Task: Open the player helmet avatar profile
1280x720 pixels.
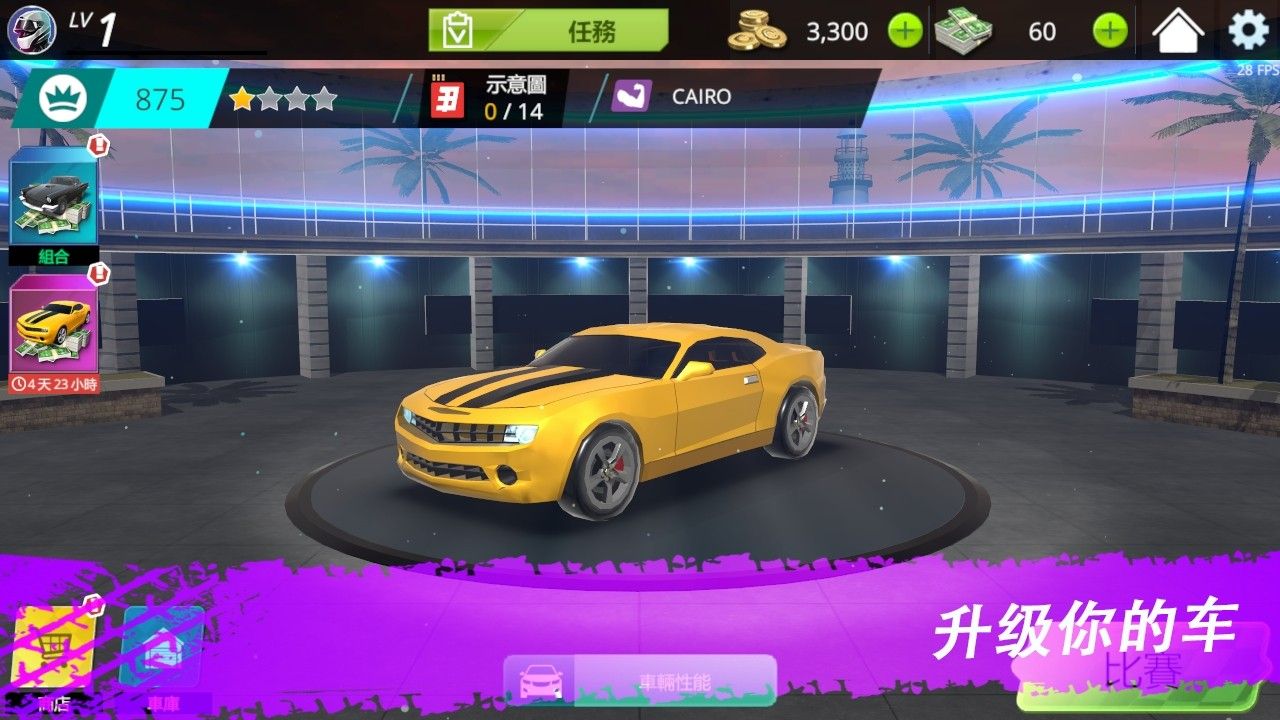Action: coord(31,29)
